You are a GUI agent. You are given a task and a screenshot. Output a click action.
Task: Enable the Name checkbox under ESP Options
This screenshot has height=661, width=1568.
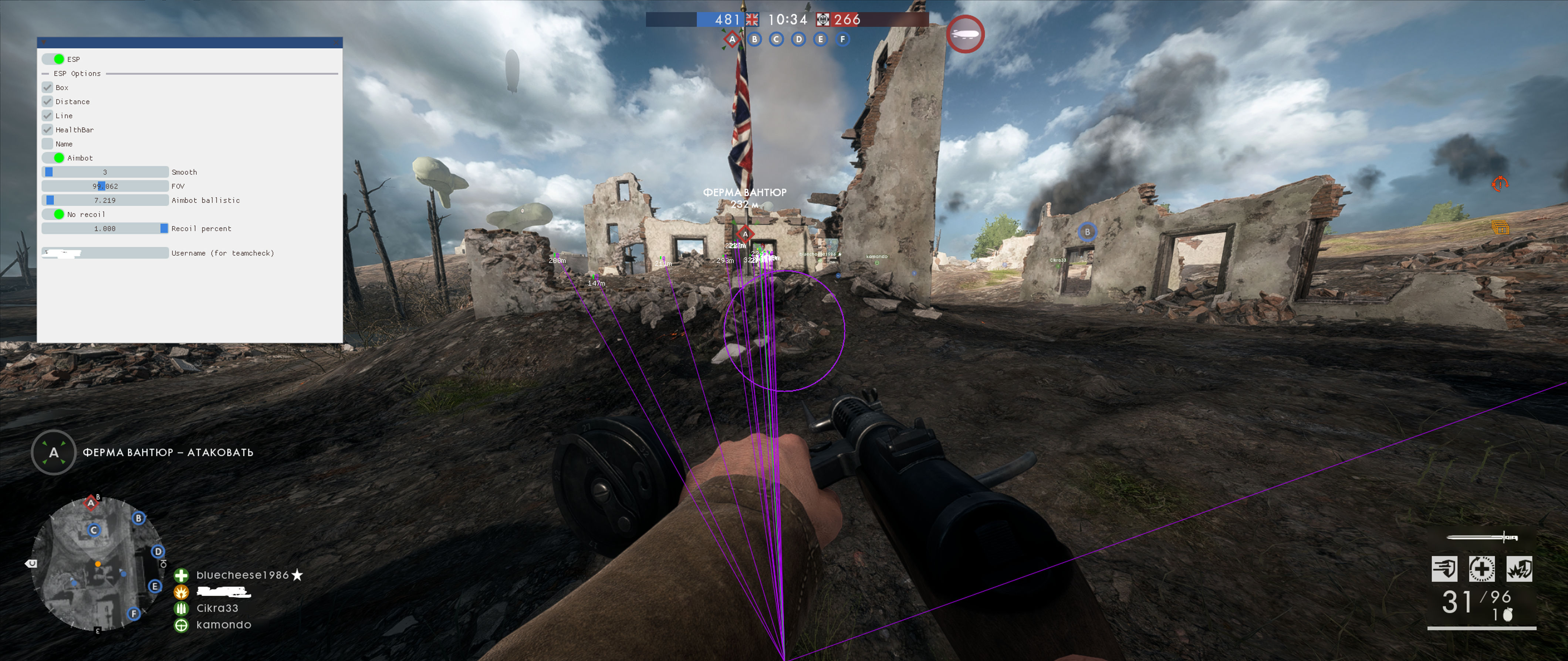point(47,144)
